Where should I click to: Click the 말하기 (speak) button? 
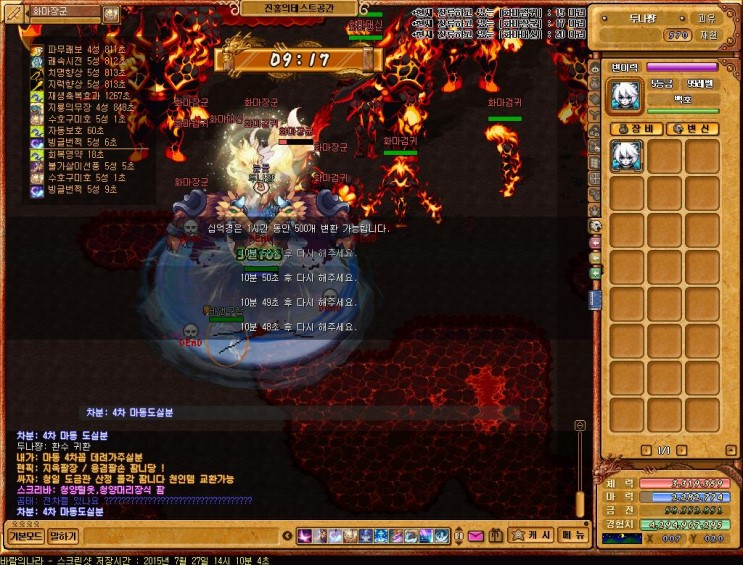point(63,535)
